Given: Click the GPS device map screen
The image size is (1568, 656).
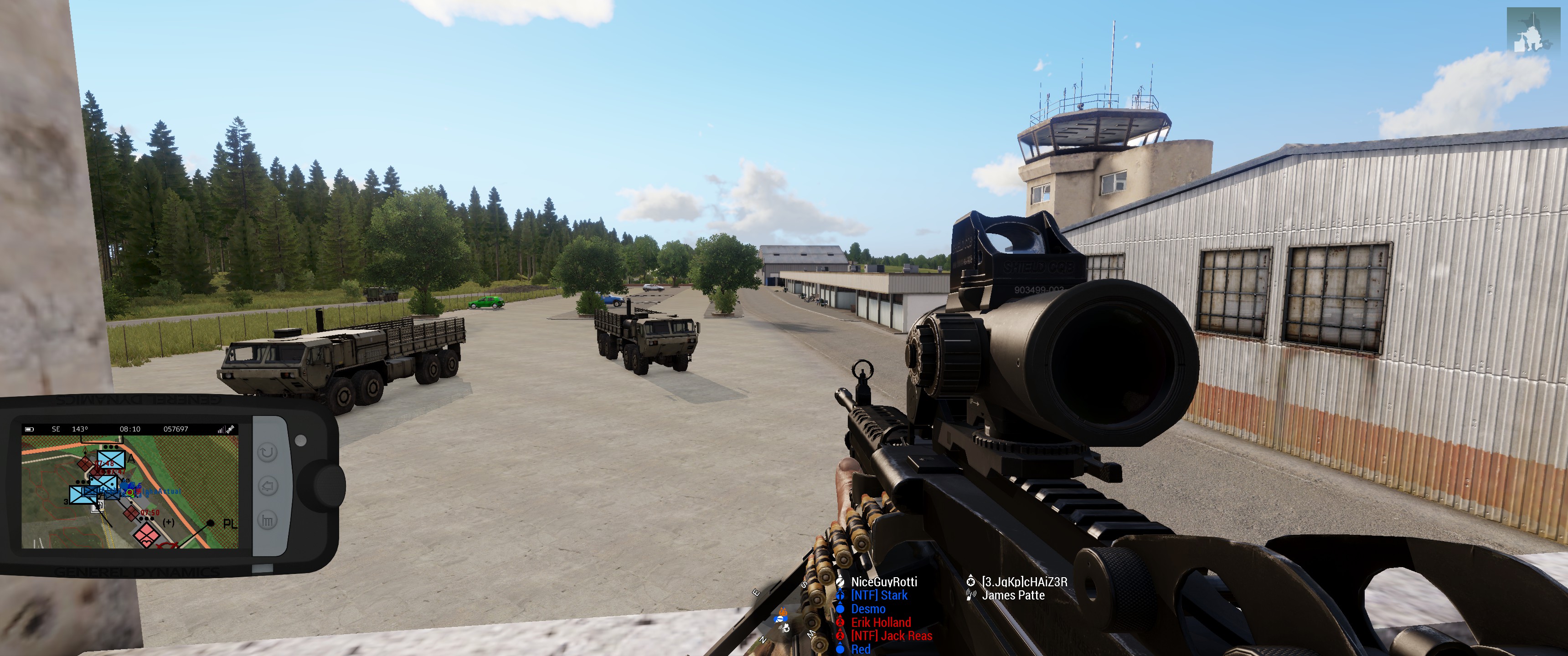Looking at the screenshot, I should pos(129,490).
